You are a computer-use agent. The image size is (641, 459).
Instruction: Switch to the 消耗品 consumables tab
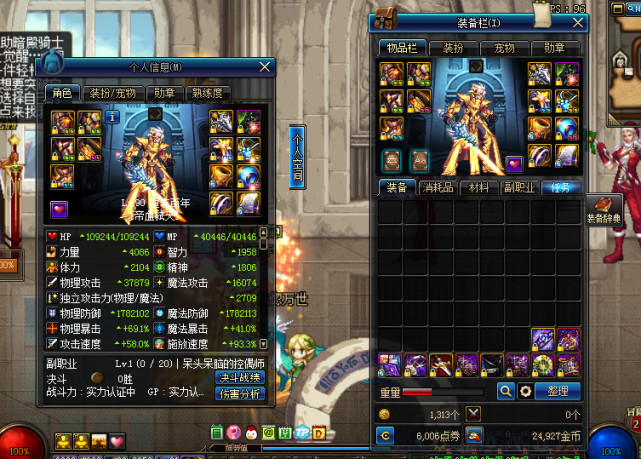point(439,188)
